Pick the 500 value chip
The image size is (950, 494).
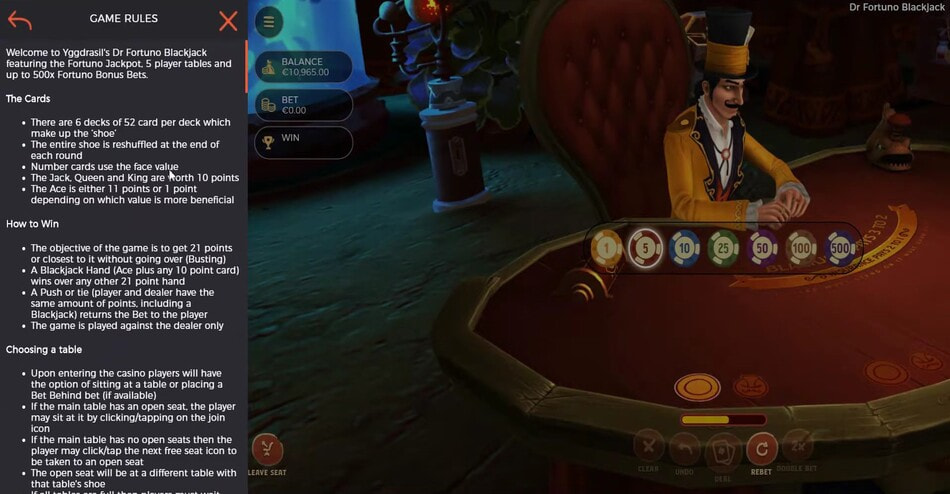840,247
